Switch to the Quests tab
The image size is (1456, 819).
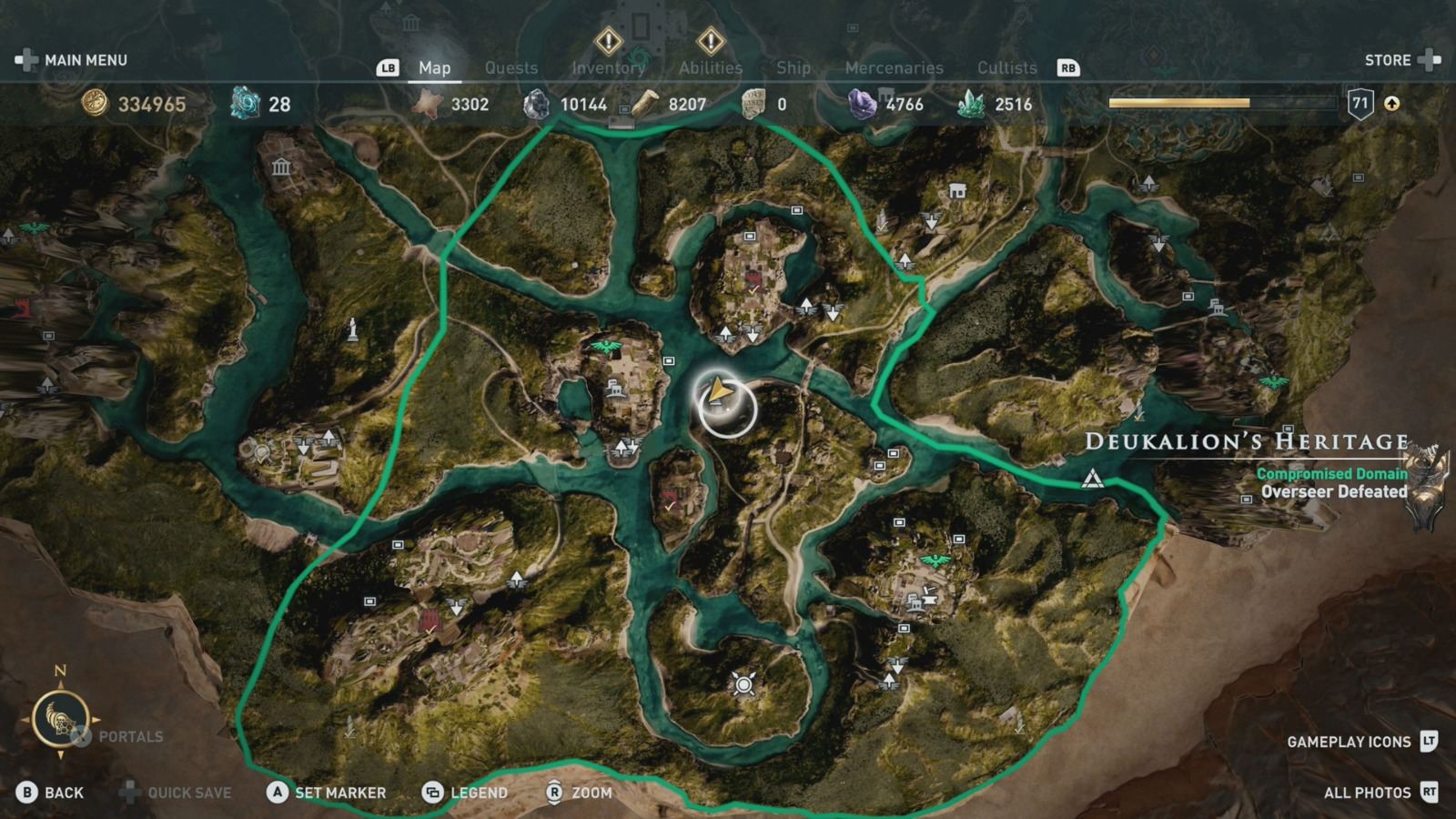pos(511,67)
